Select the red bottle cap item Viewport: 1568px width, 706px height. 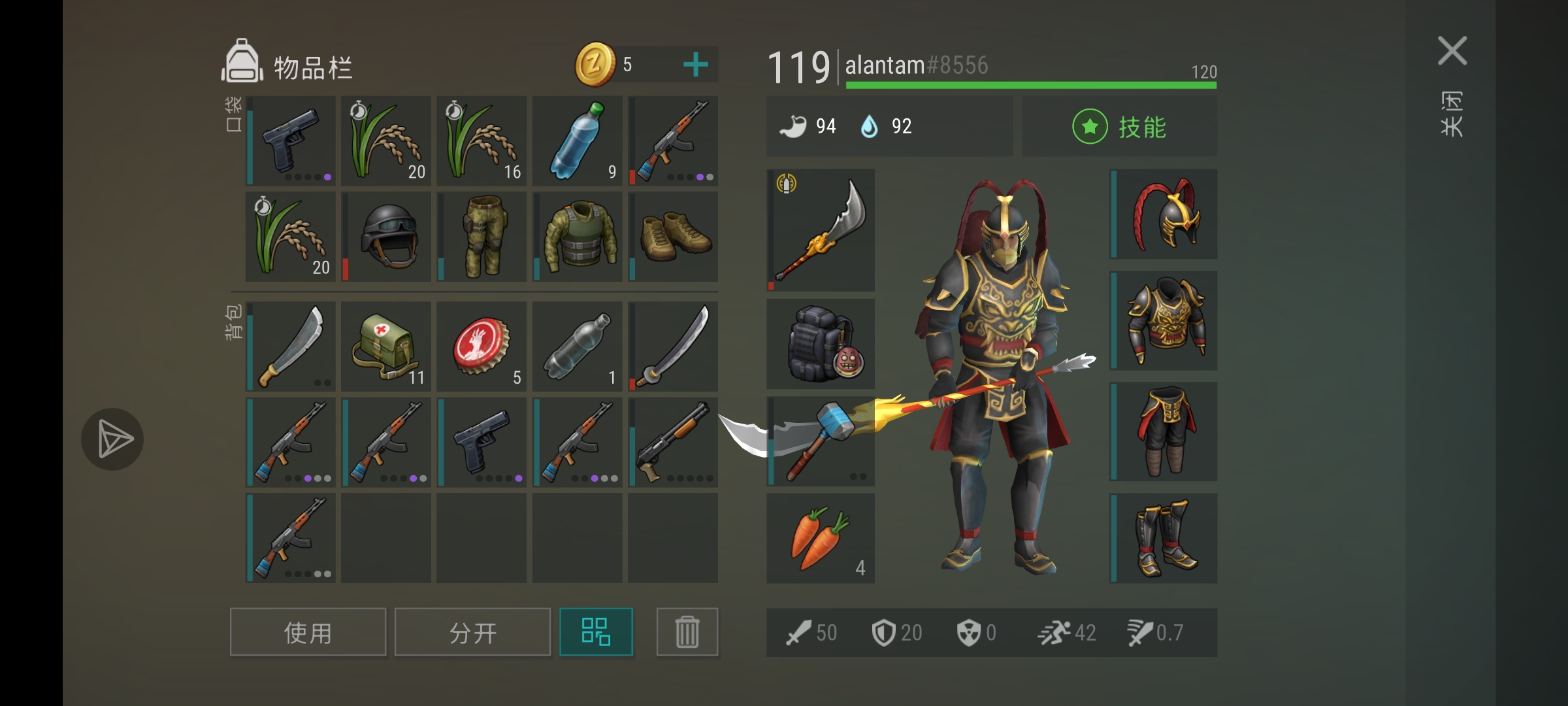[482, 346]
